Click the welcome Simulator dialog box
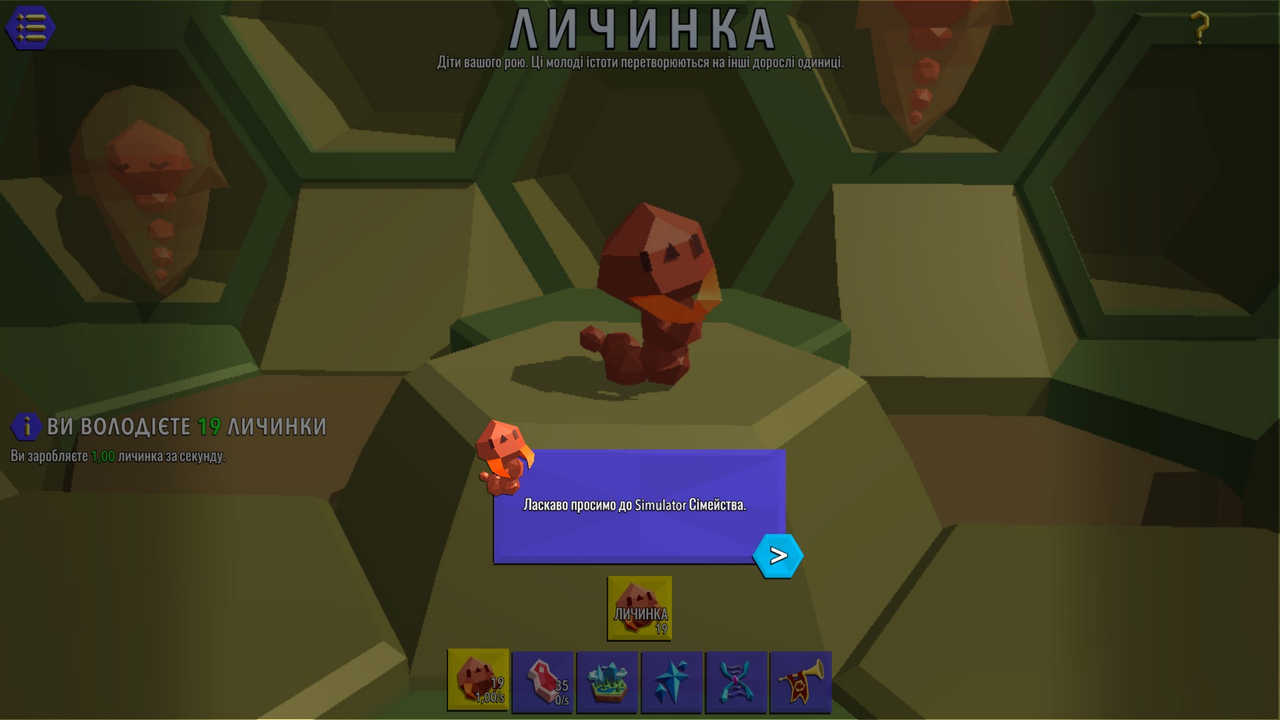 (640, 505)
